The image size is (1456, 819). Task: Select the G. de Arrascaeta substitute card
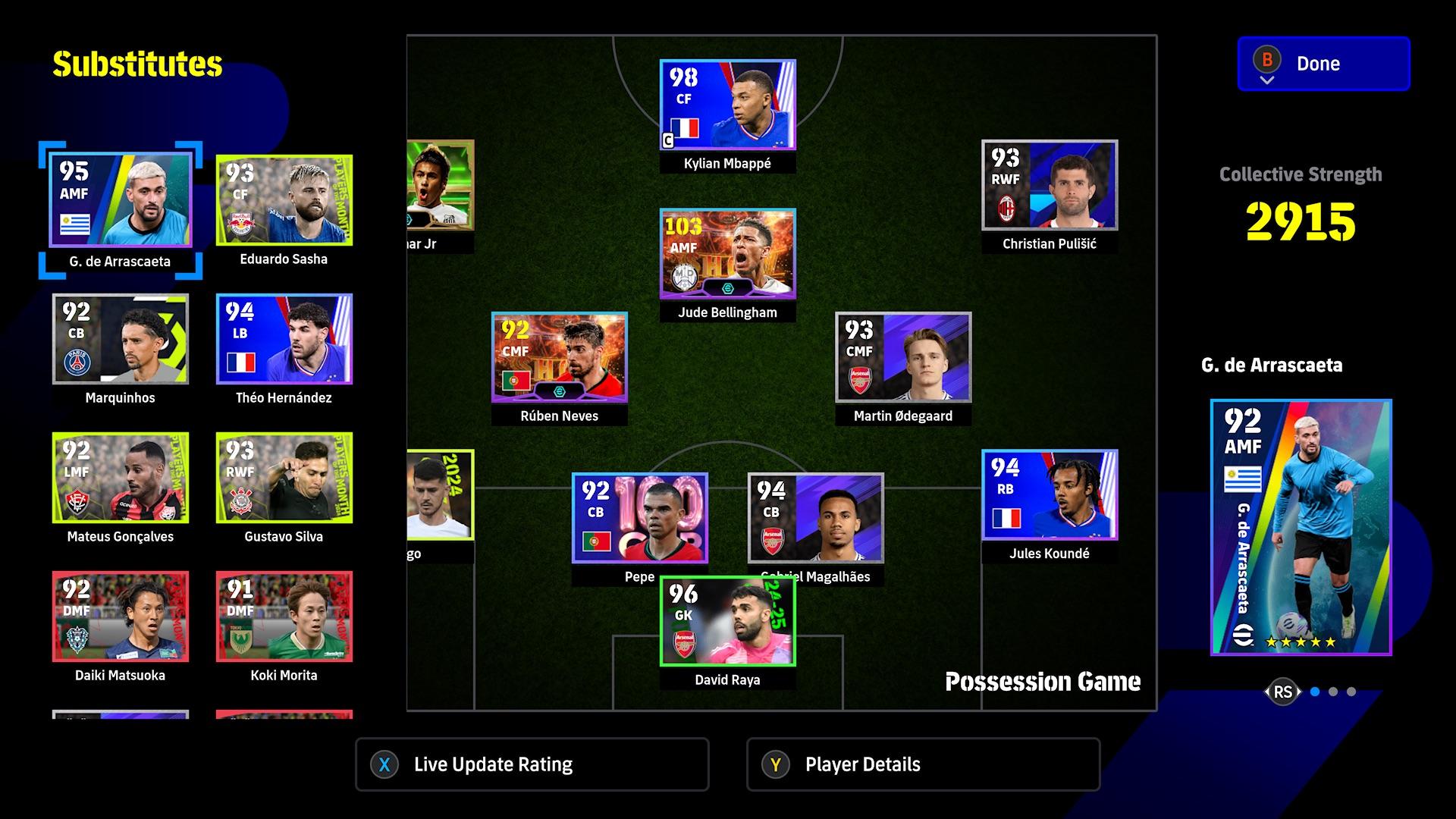click(121, 199)
